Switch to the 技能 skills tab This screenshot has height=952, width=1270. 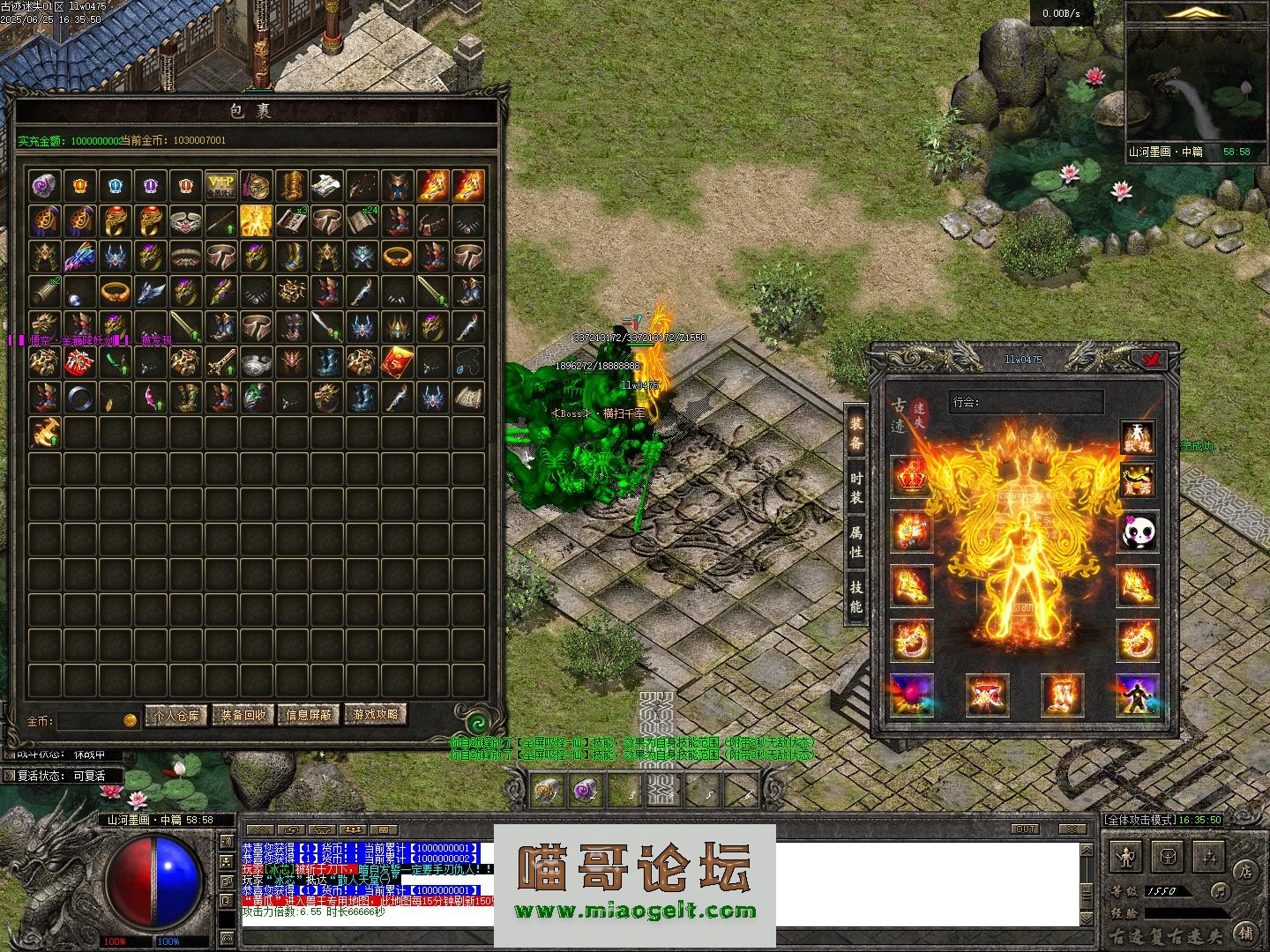855,596
